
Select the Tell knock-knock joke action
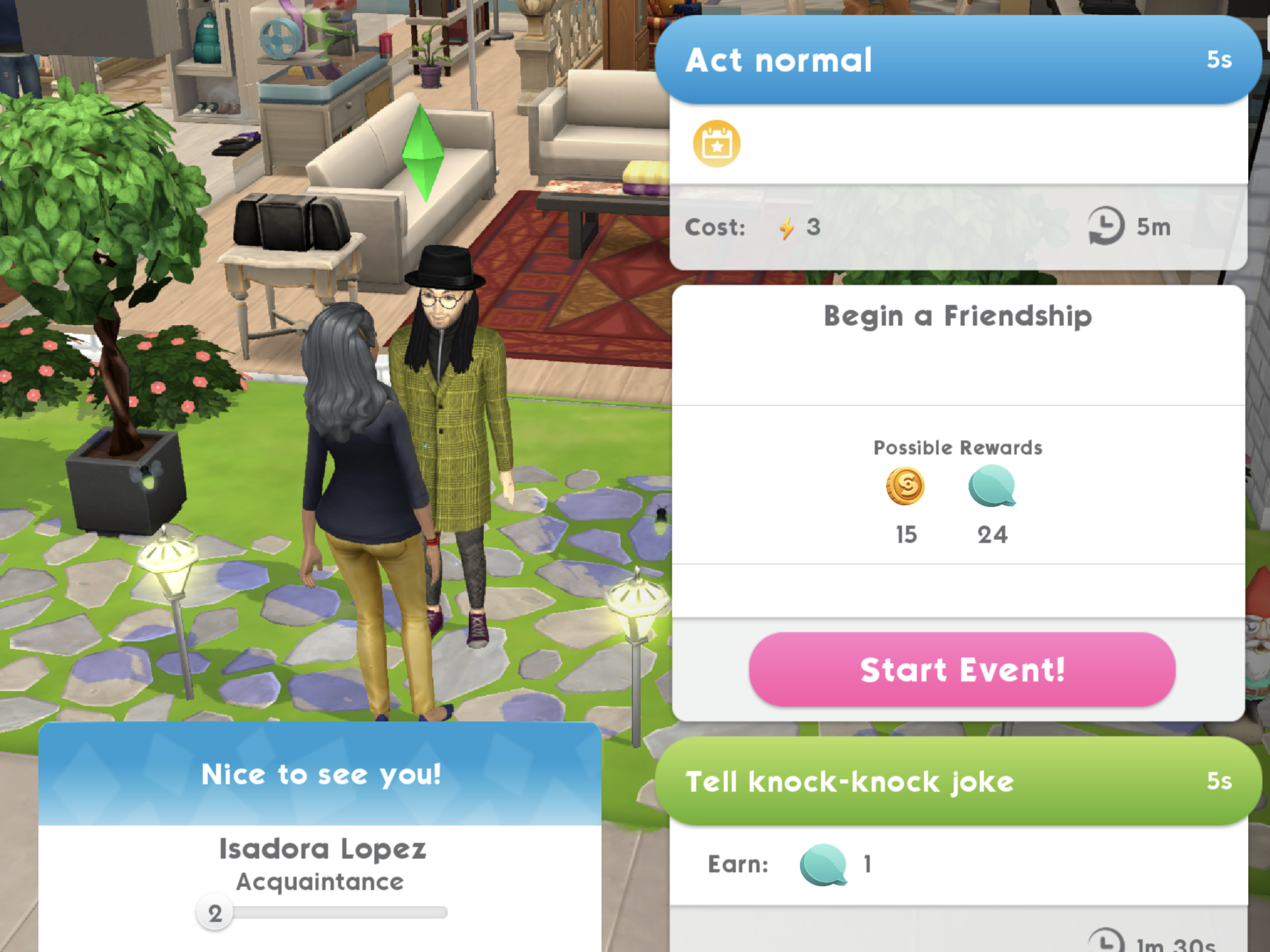pyautogui.click(x=957, y=781)
